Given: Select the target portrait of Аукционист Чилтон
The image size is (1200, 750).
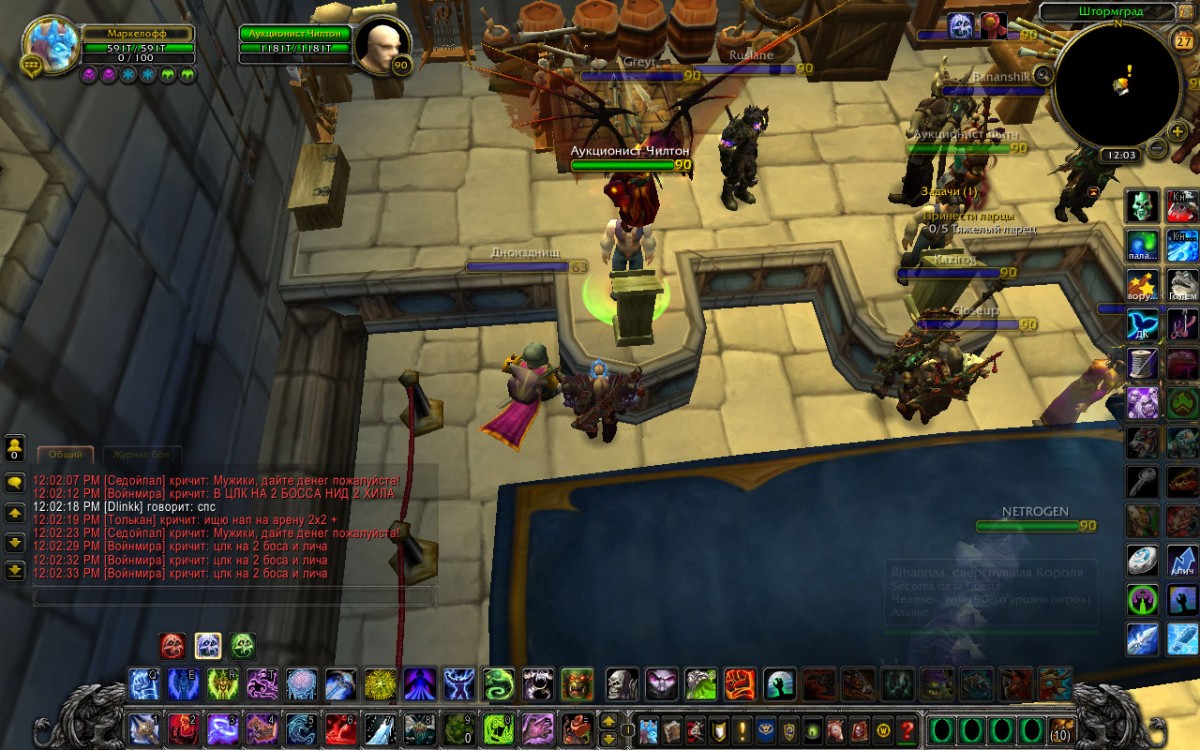Looking at the screenshot, I should (x=381, y=46).
